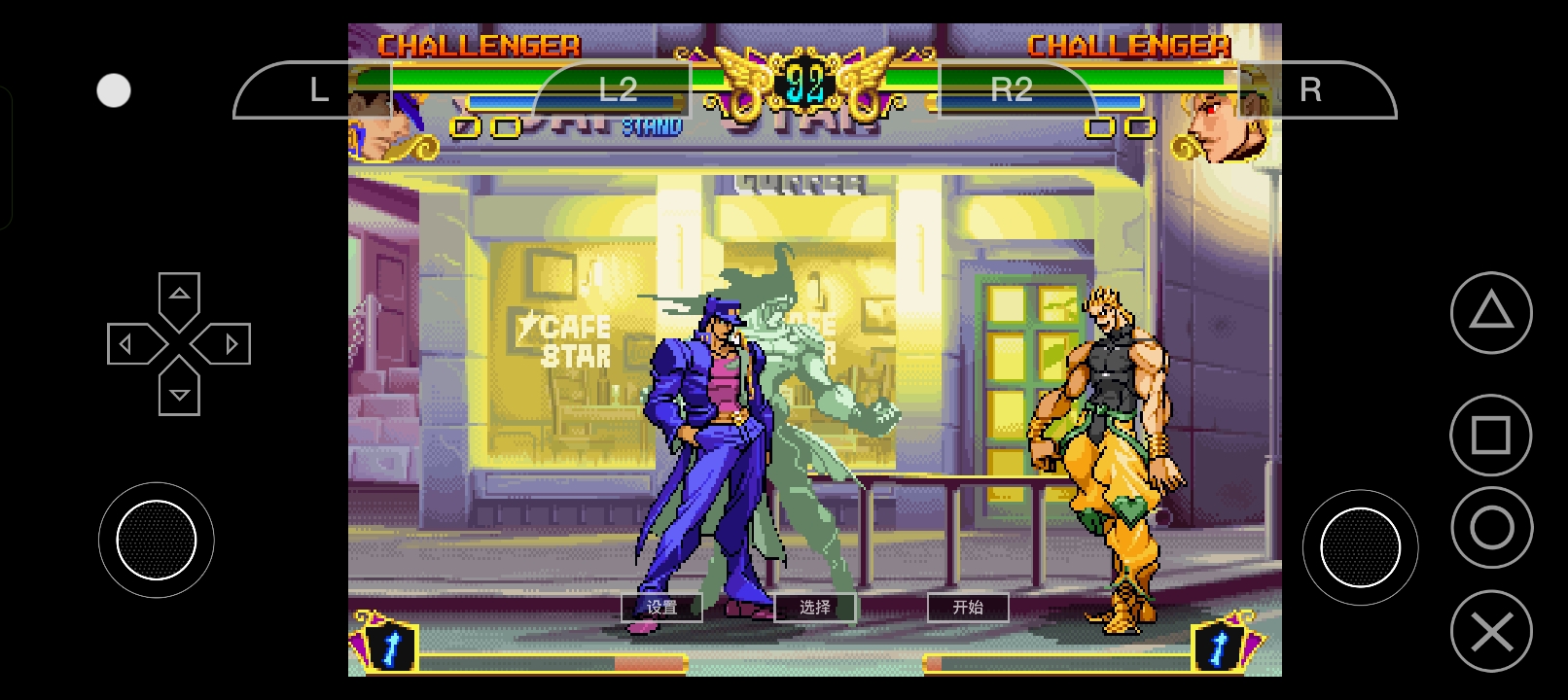Tap the D-pad left arrow
This screenshot has height=700, width=1568.
tap(127, 344)
